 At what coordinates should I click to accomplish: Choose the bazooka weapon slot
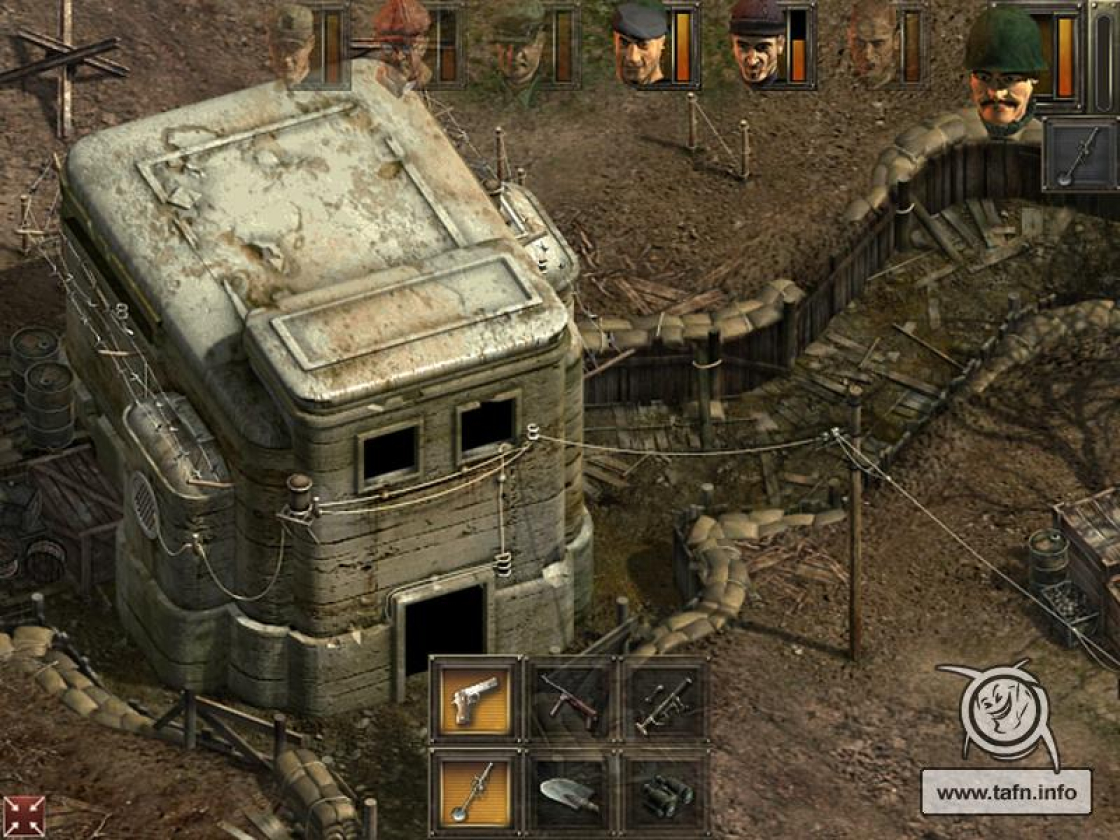[664, 699]
